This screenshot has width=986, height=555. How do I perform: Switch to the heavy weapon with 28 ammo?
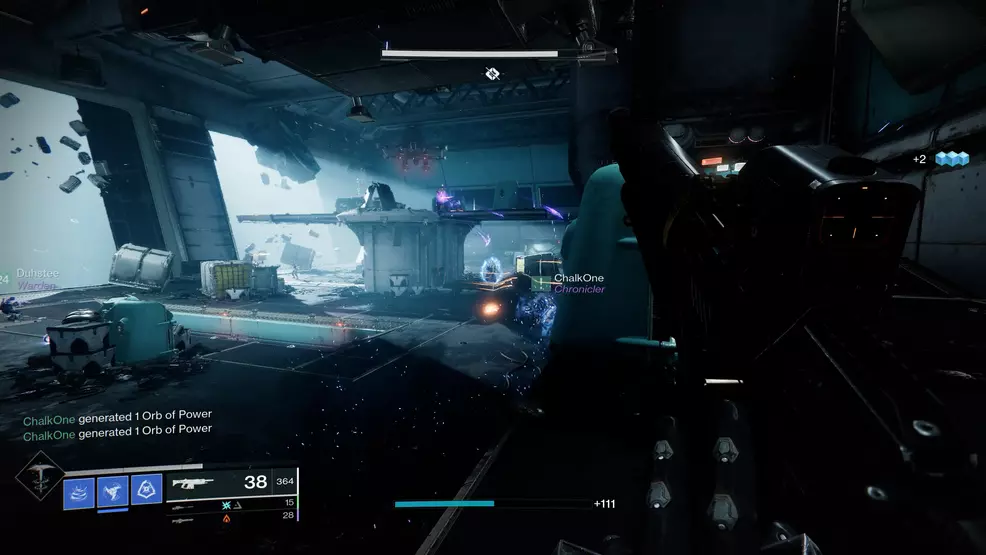[x=184, y=518]
